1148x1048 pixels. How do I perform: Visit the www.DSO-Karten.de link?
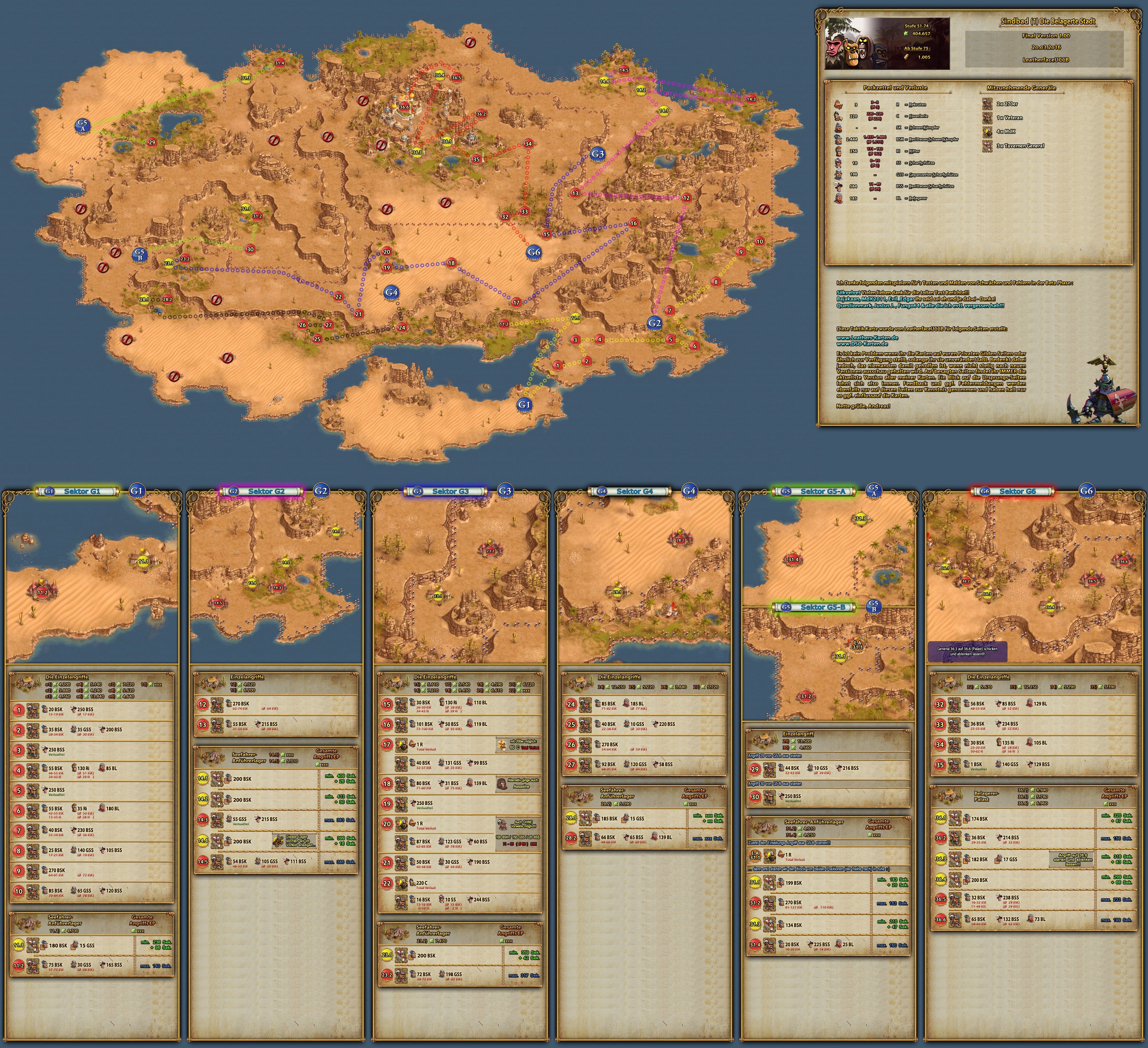(862, 344)
